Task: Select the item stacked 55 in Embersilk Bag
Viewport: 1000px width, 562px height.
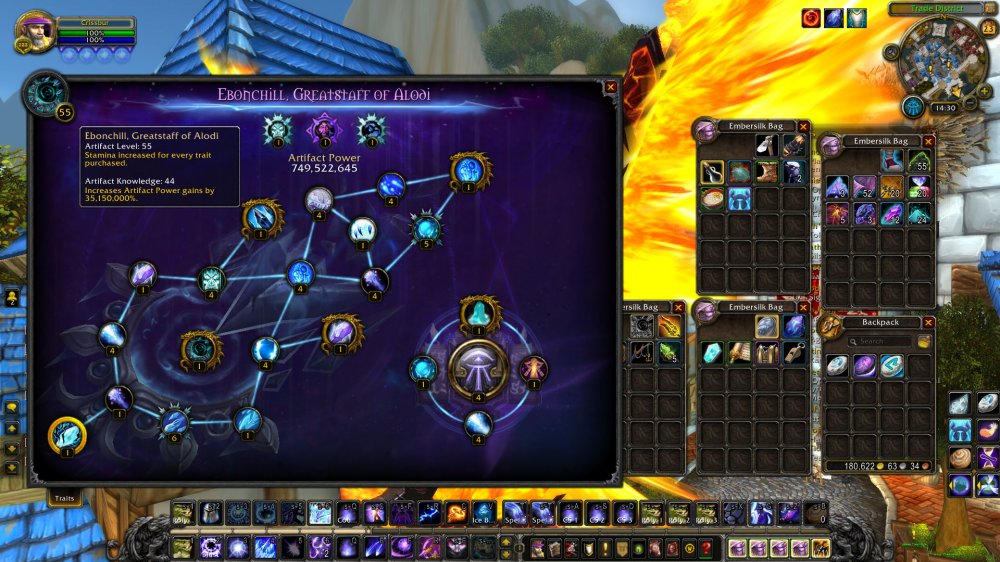Action: tap(919, 160)
